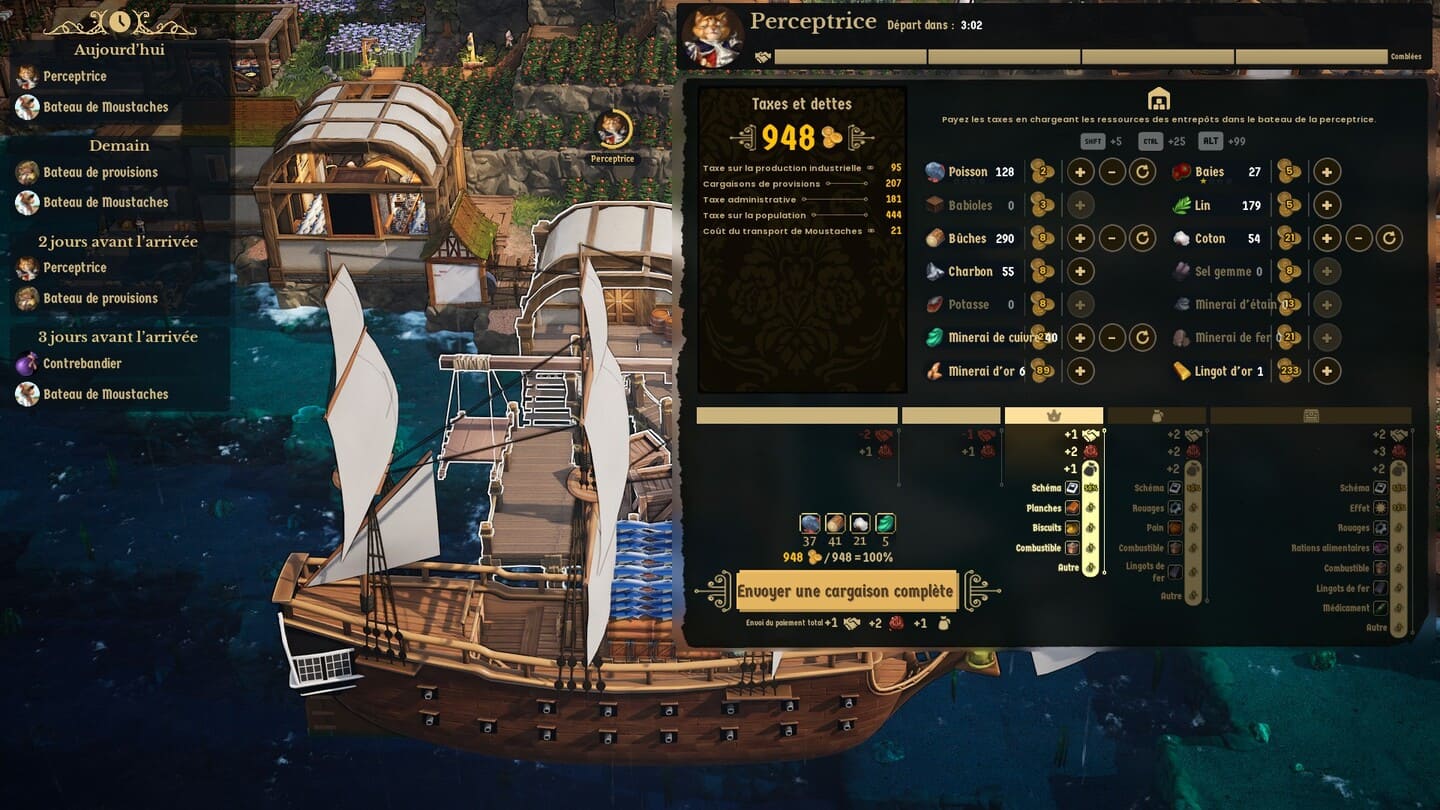Open the warehouse icon above the resource list
Screen dimensions: 1440x810
click(1158, 99)
